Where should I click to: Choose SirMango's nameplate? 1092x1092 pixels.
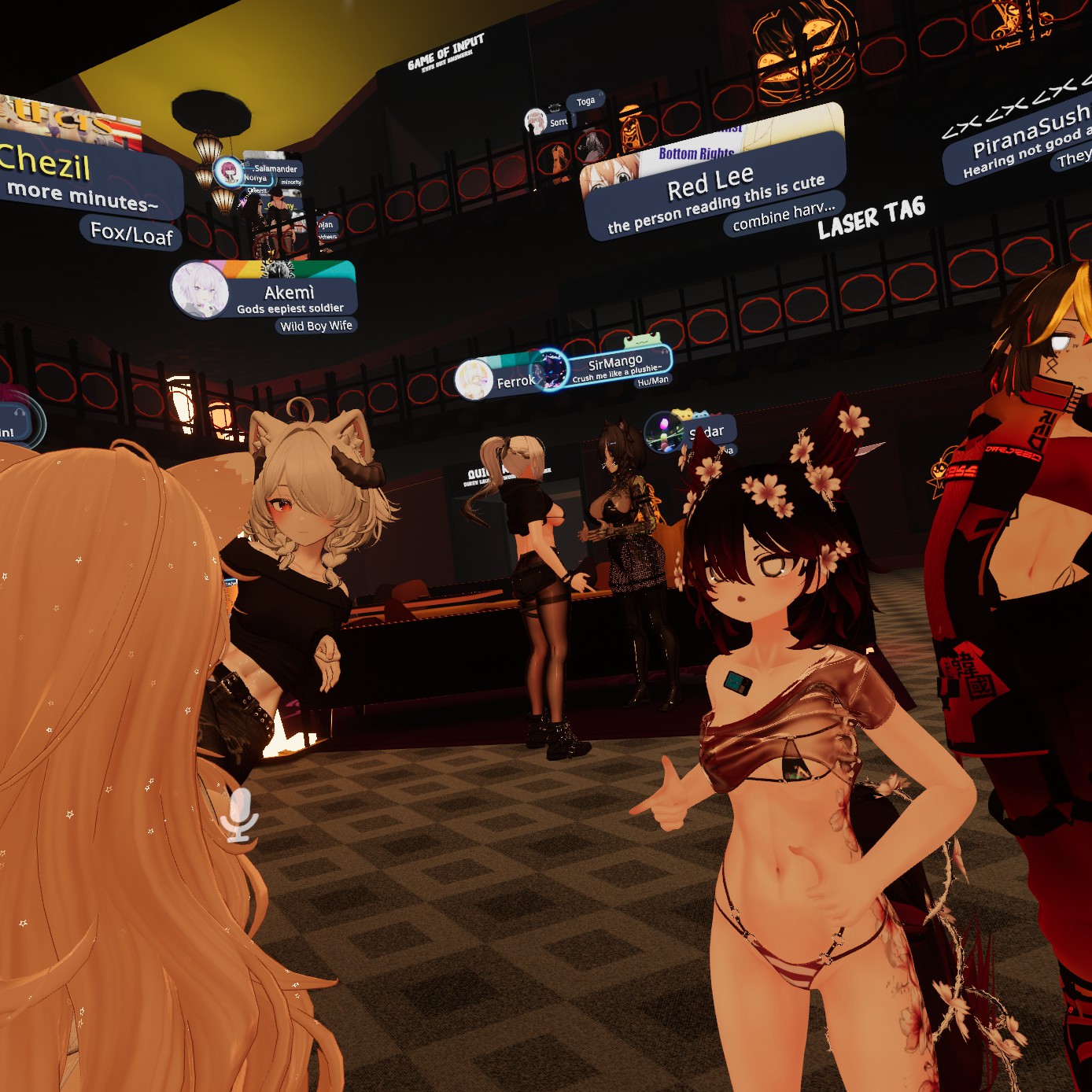615,363
